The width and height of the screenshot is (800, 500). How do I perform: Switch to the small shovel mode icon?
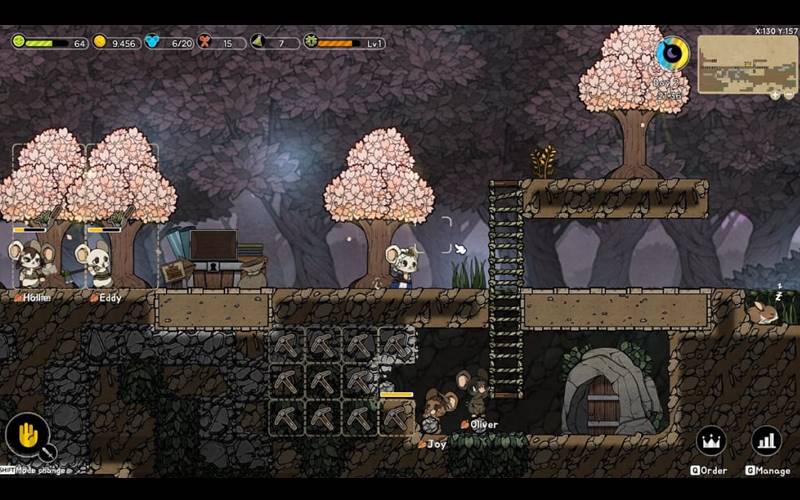coord(47,454)
